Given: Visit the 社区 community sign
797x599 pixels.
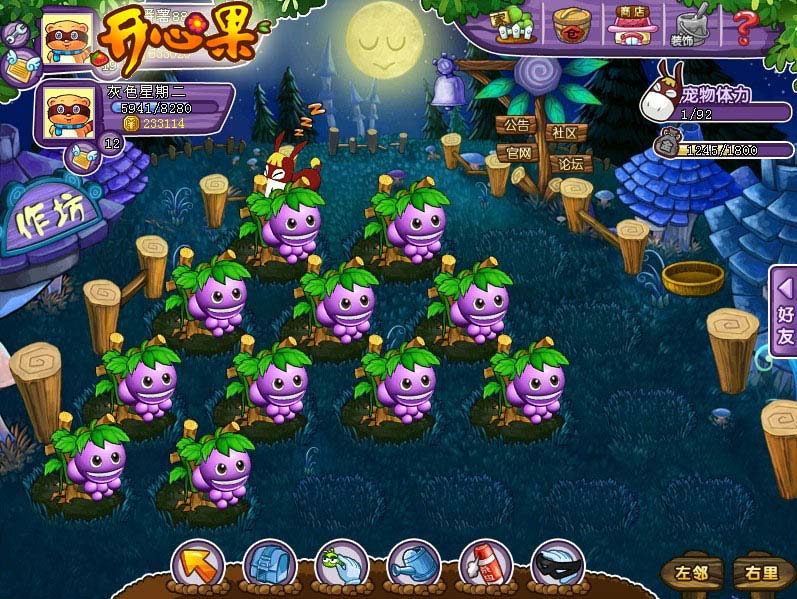Looking at the screenshot, I should [565, 132].
